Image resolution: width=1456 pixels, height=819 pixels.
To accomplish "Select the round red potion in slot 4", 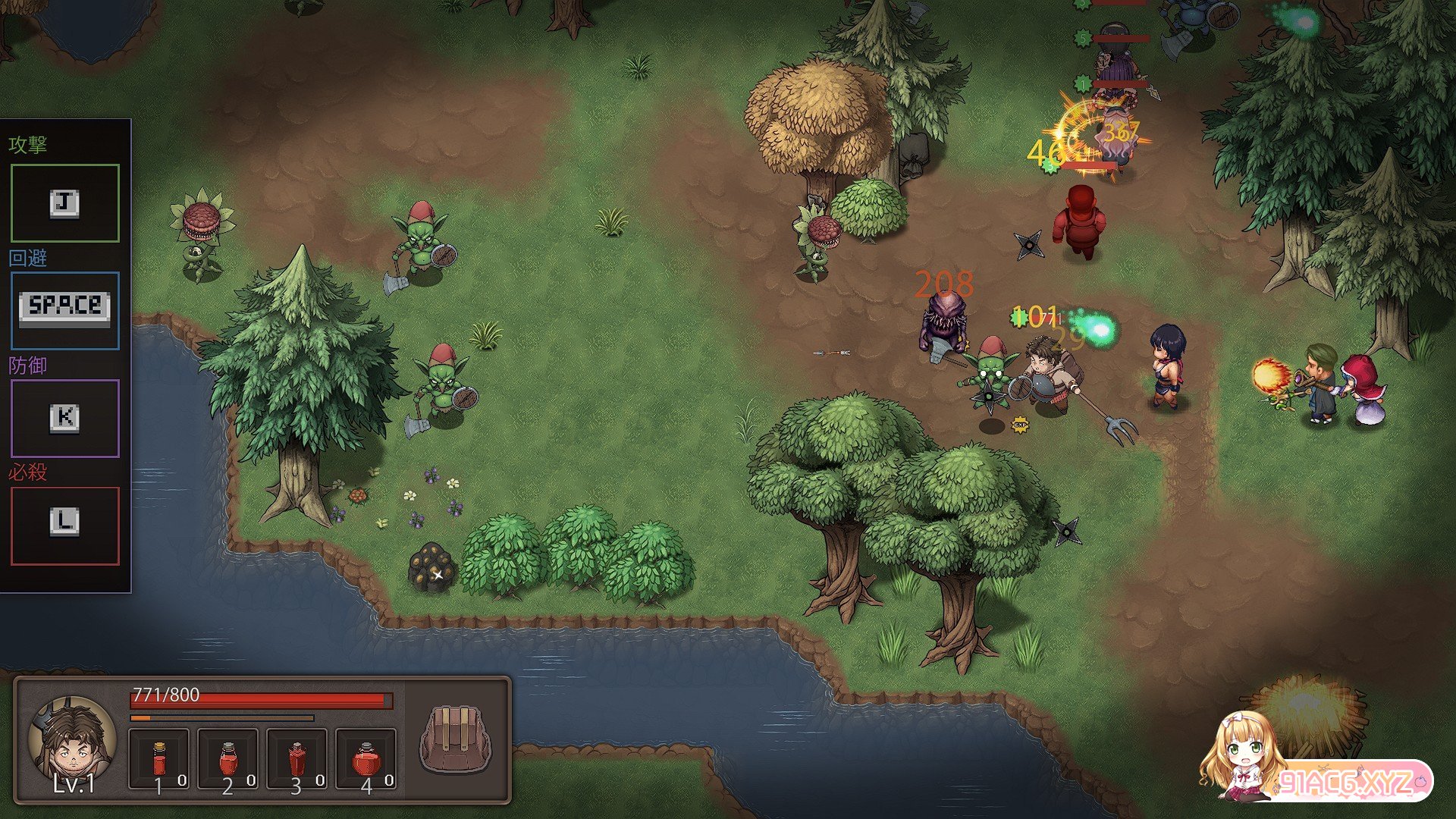I will pyautogui.click(x=366, y=759).
